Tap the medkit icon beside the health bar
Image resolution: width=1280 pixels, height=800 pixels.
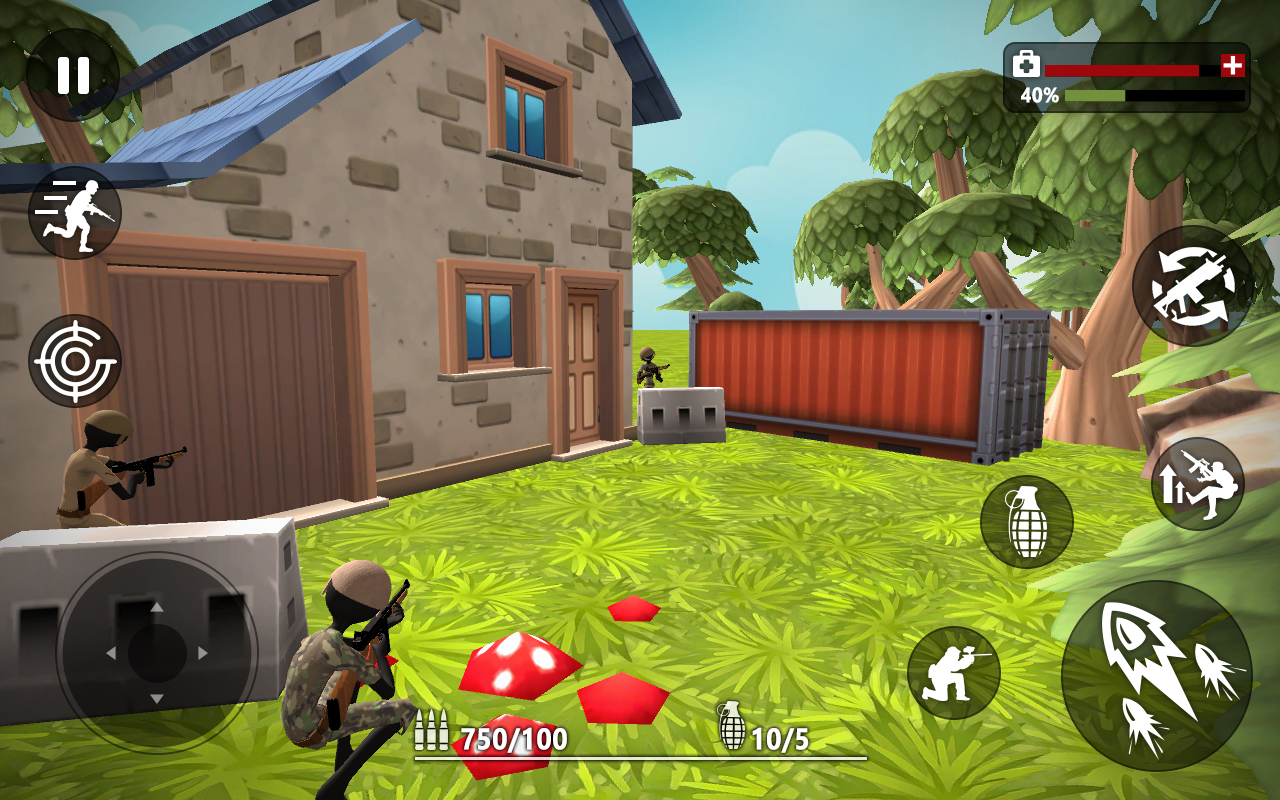point(1026,62)
